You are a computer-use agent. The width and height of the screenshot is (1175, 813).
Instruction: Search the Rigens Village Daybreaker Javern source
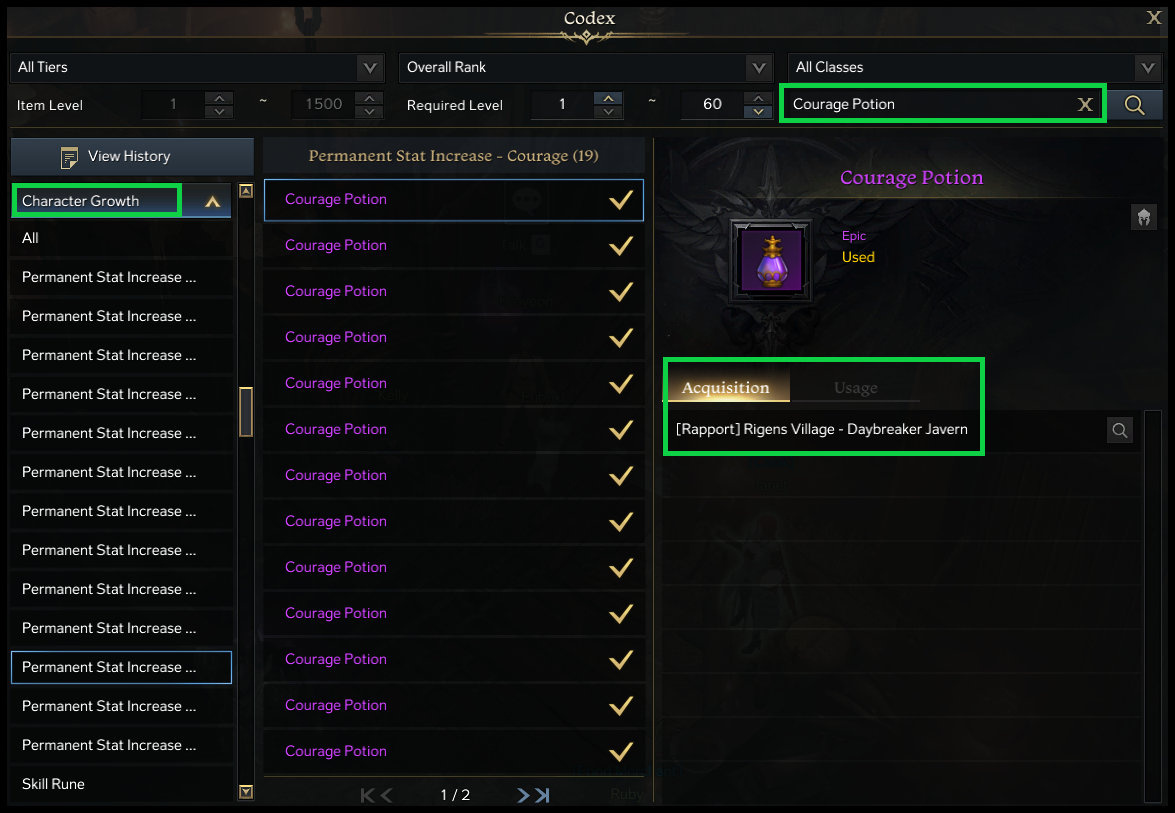point(1120,430)
